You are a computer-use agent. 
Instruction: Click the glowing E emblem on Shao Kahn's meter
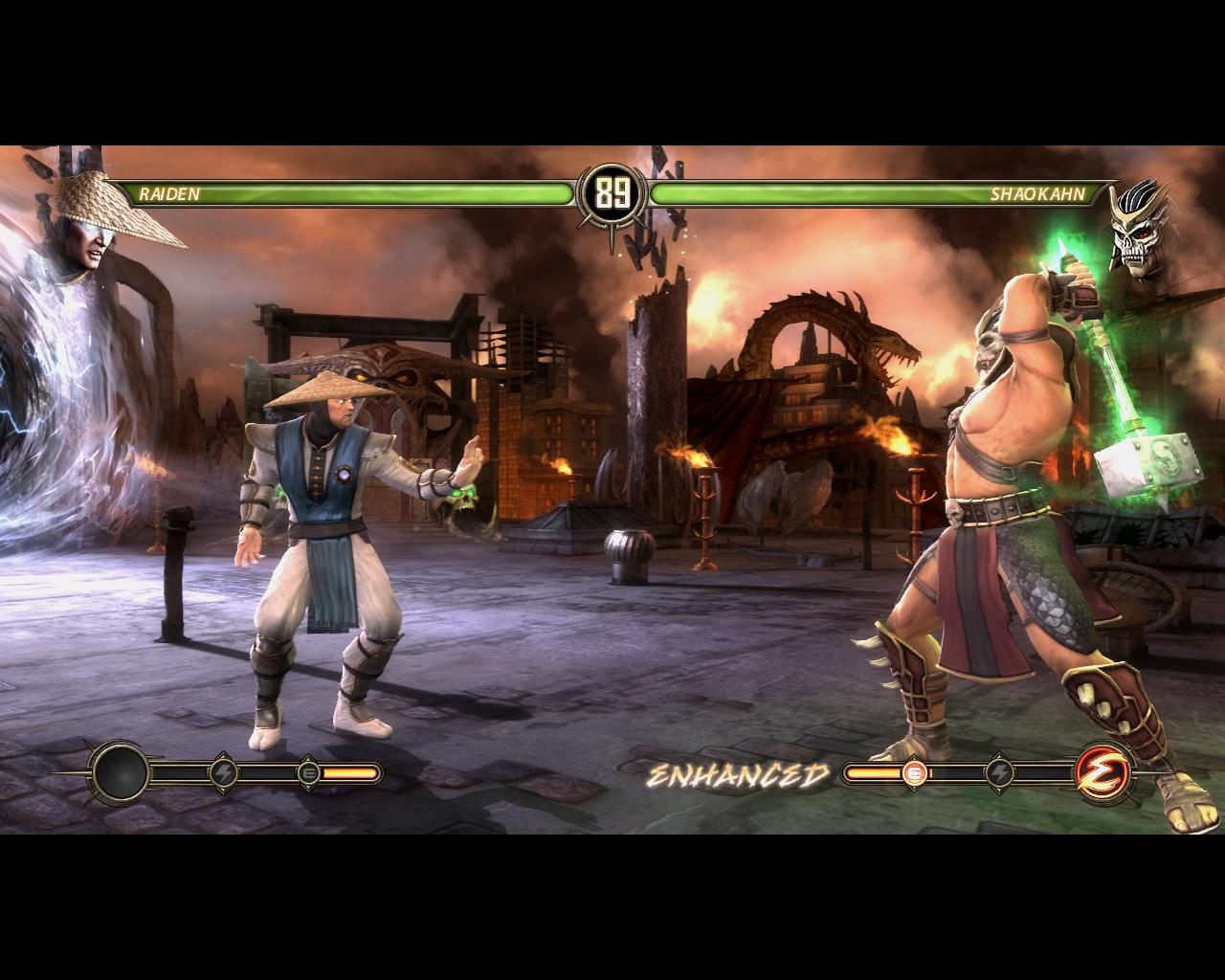tap(916, 771)
